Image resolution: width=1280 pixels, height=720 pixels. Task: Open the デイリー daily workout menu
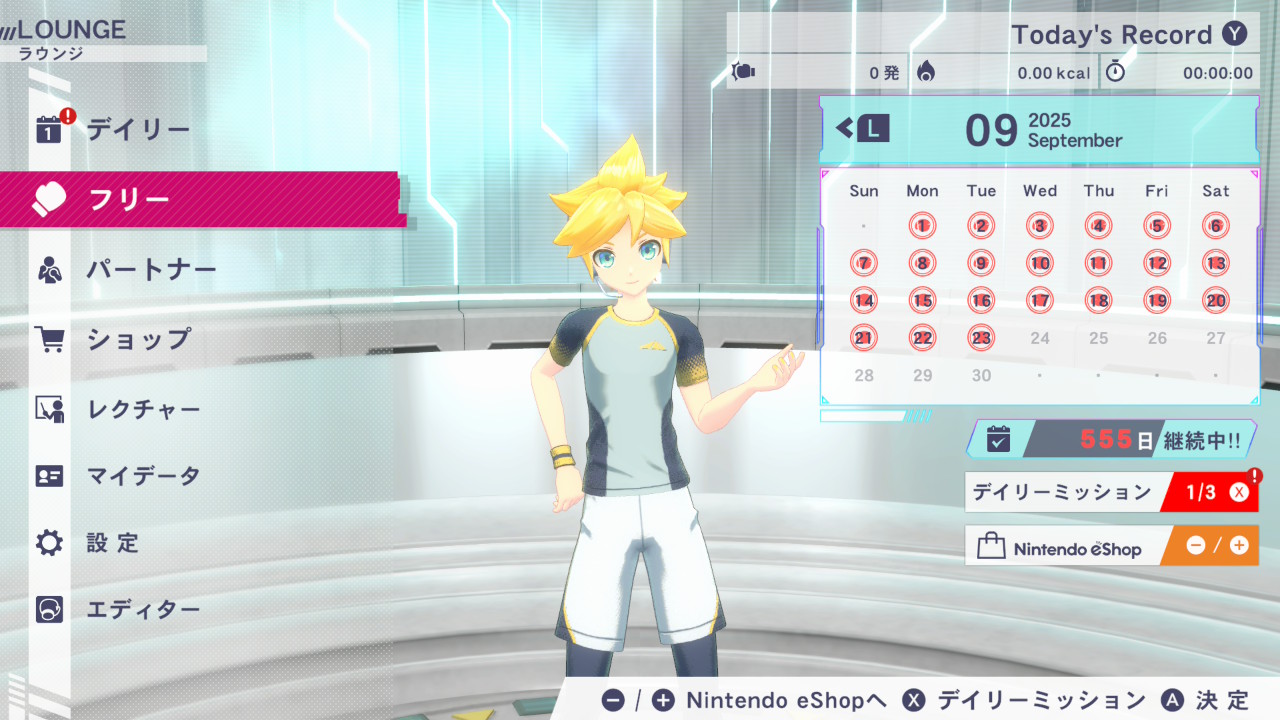point(137,129)
